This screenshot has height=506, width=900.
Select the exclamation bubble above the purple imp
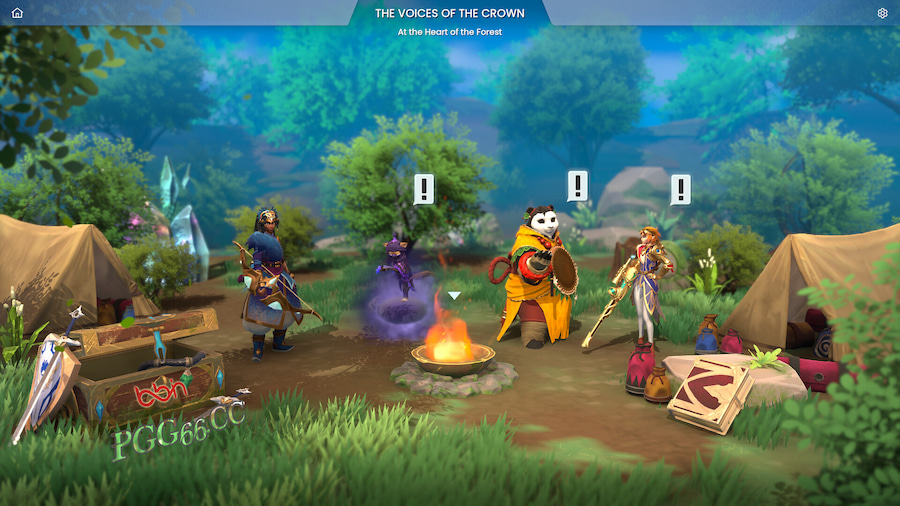[x=424, y=188]
